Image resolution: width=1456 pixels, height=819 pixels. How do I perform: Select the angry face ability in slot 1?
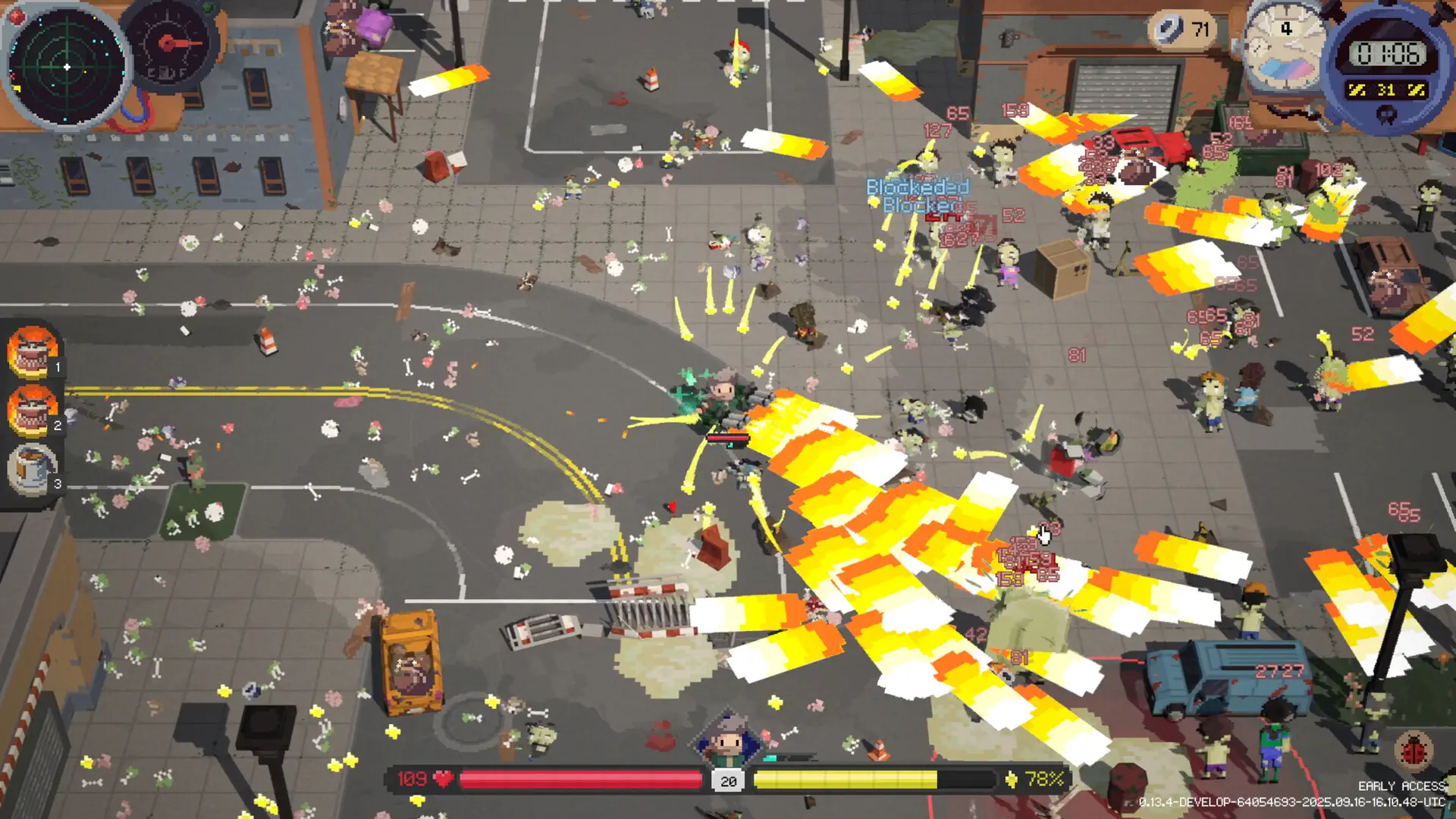(32, 352)
